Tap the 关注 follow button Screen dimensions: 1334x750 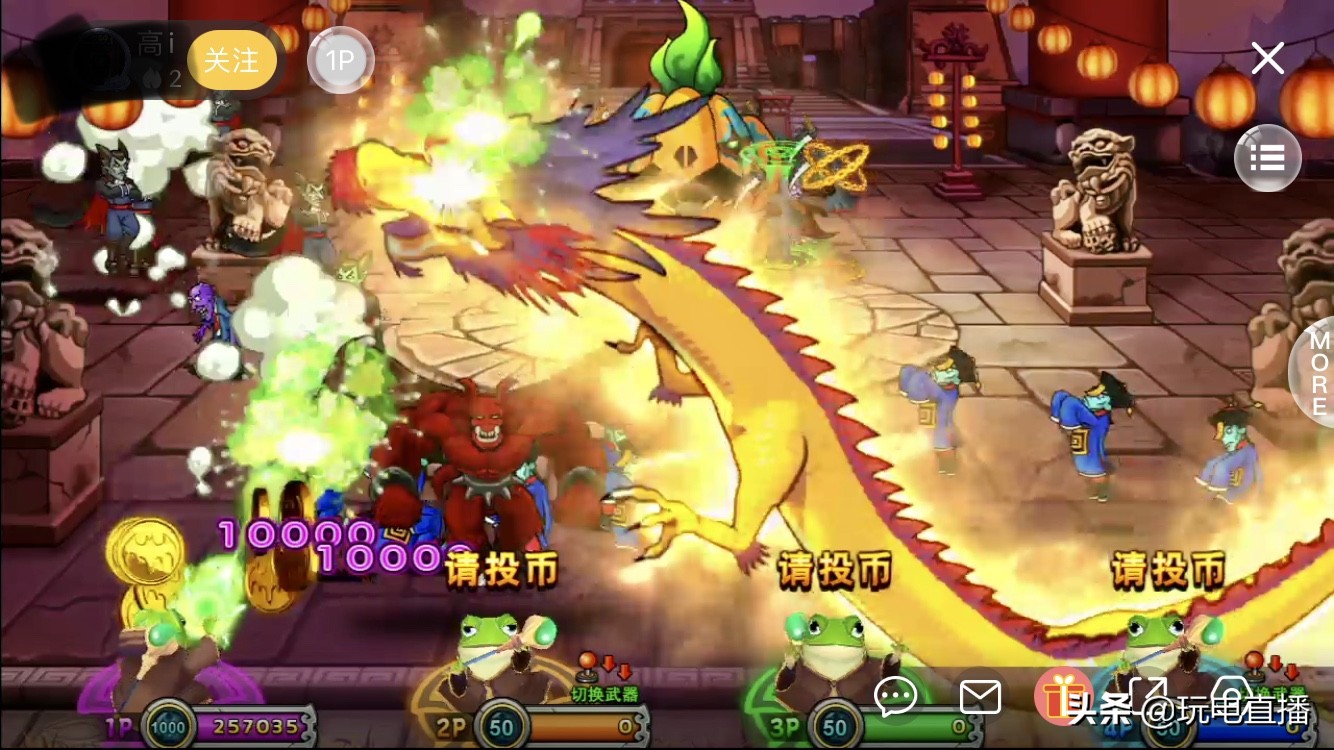(x=232, y=60)
